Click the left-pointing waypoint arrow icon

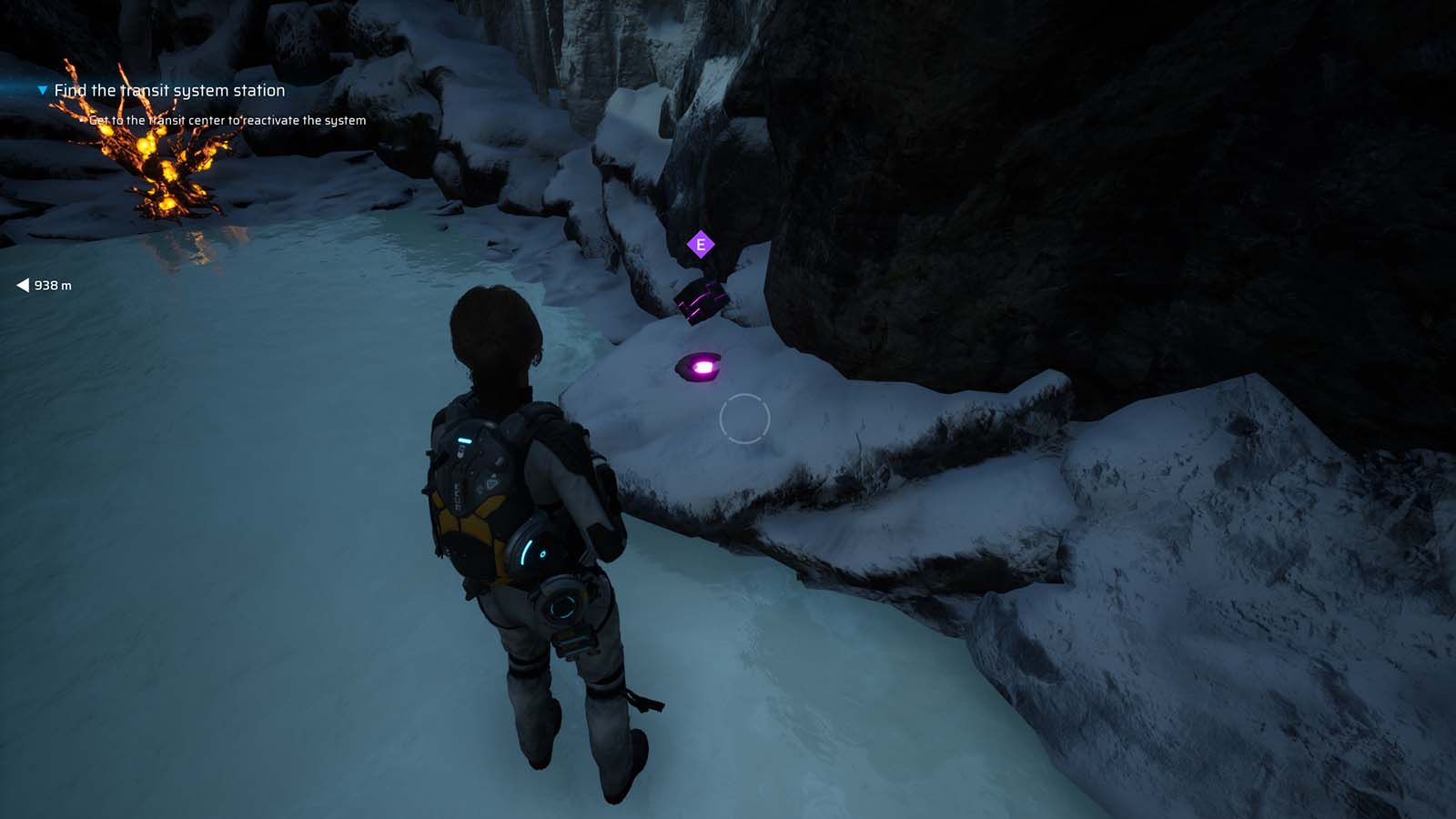tap(22, 285)
